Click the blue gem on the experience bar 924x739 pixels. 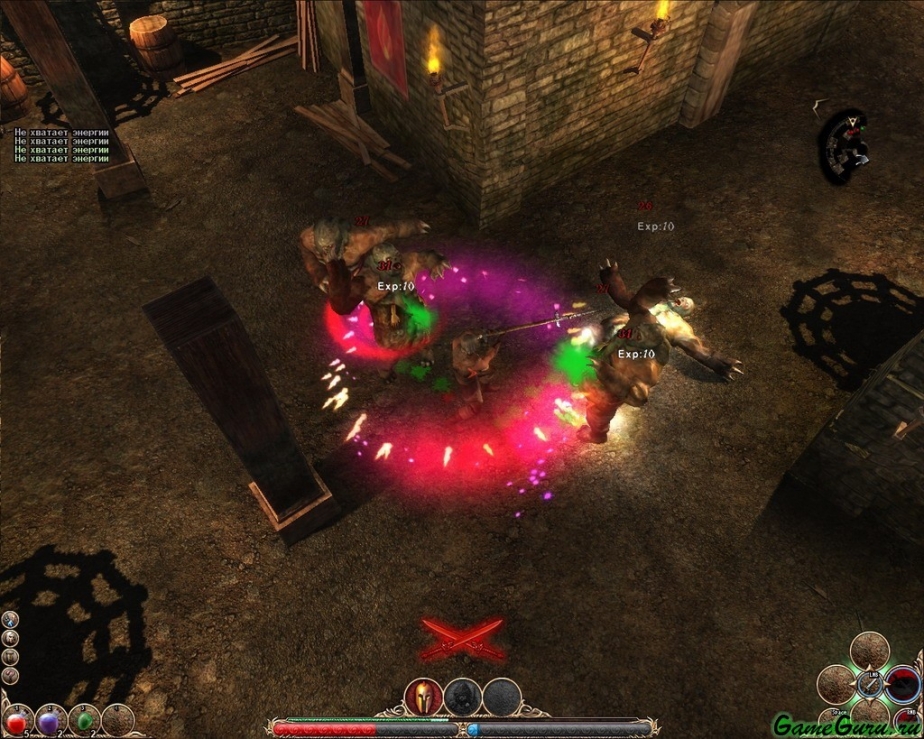tap(473, 730)
